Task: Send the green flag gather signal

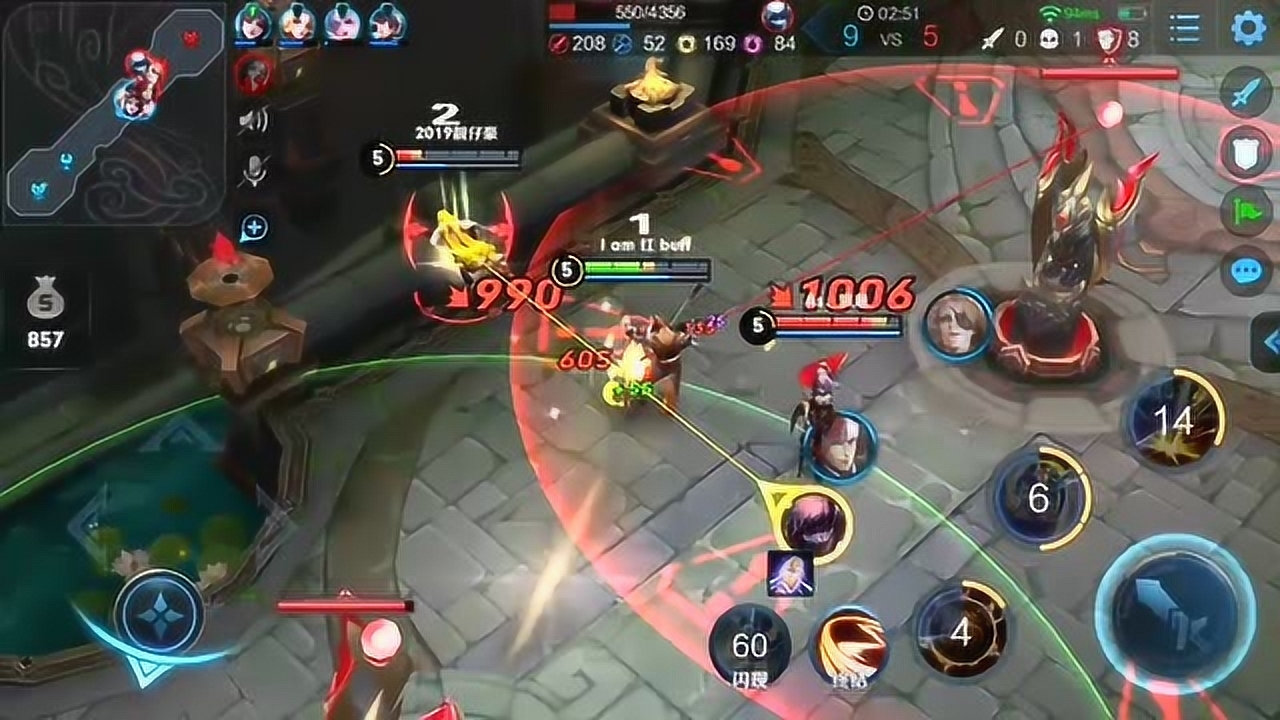Action: (1245, 211)
